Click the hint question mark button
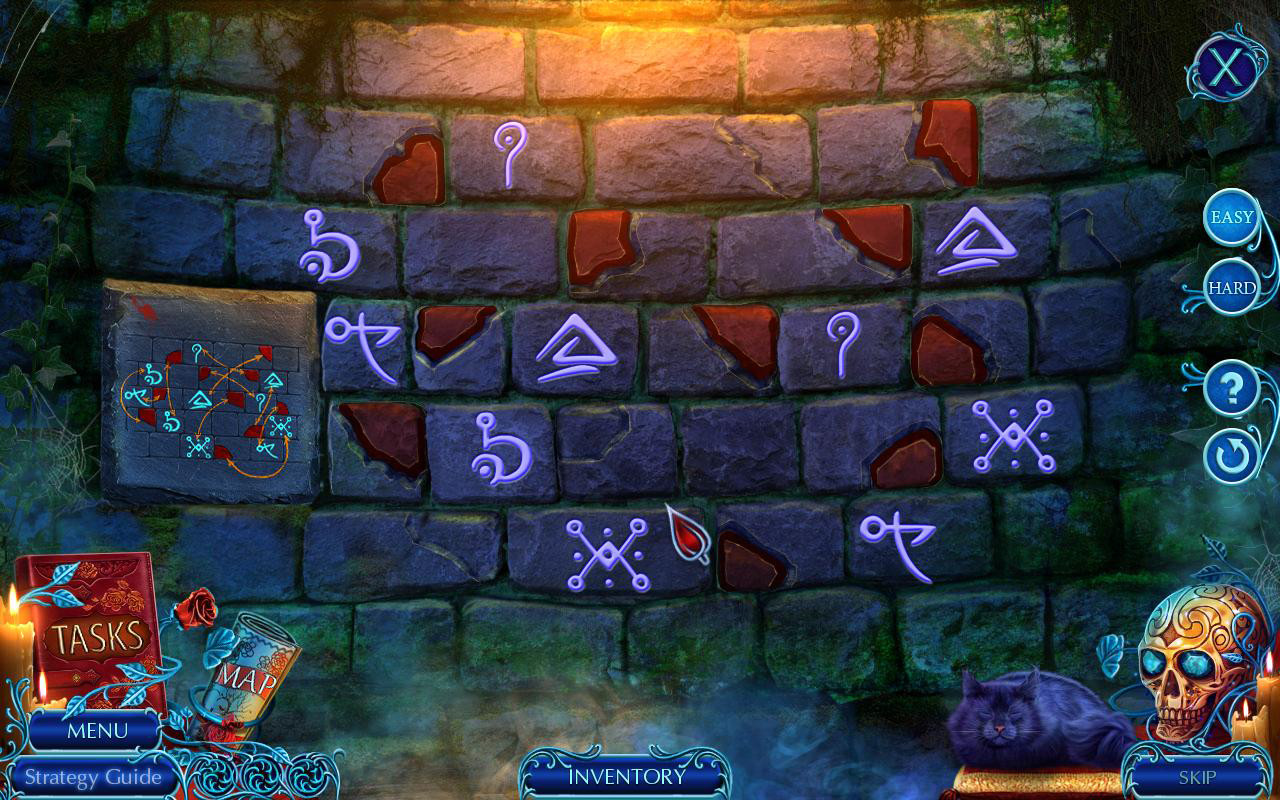1280x800 pixels. point(1228,389)
